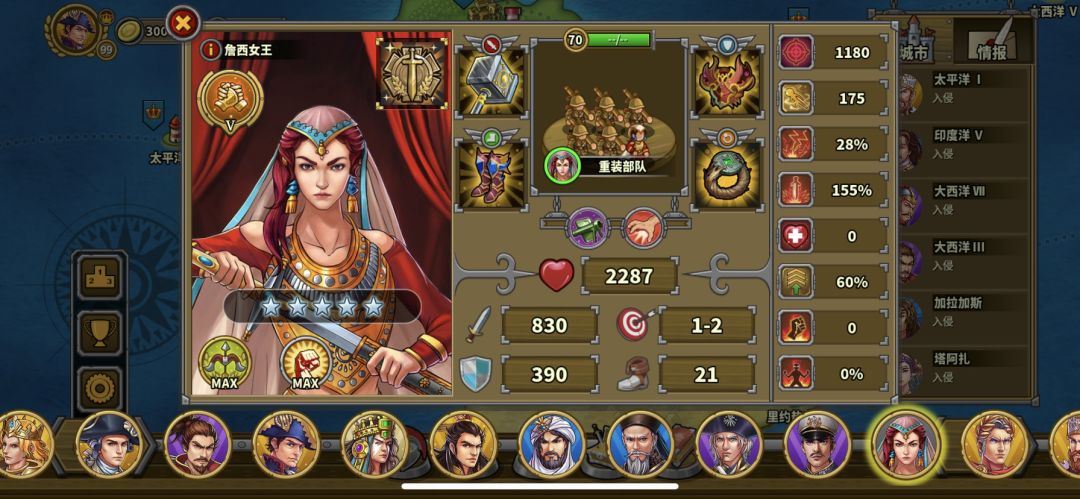Tap the green cannon skill icon

[588, 228]
